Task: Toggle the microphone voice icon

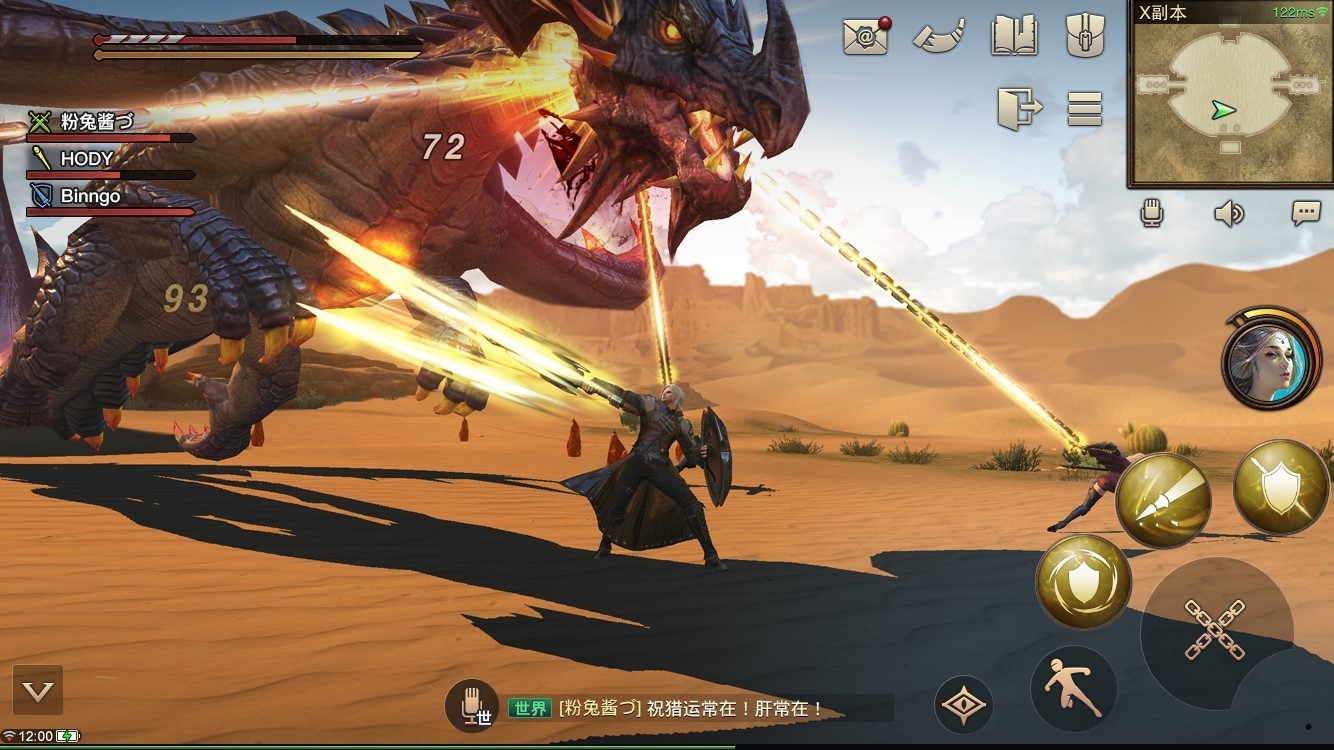Action: click(1154, 213)
